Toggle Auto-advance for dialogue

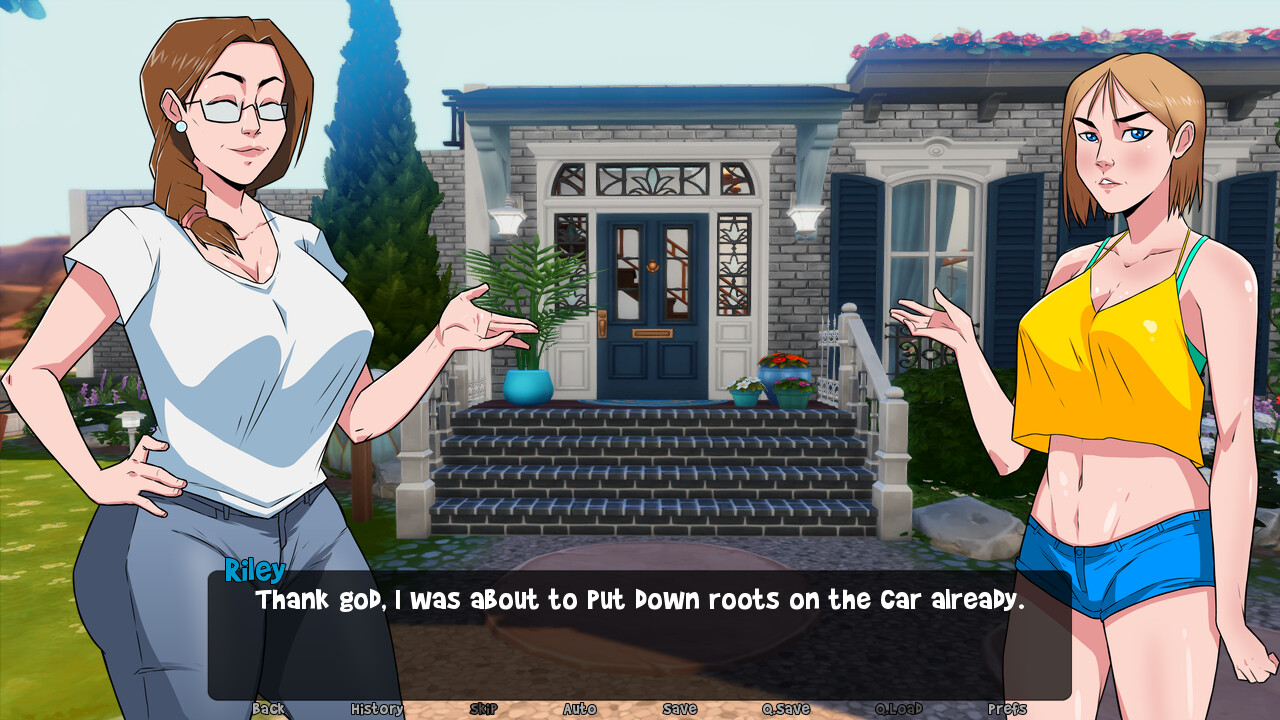[x=579, y=709]
